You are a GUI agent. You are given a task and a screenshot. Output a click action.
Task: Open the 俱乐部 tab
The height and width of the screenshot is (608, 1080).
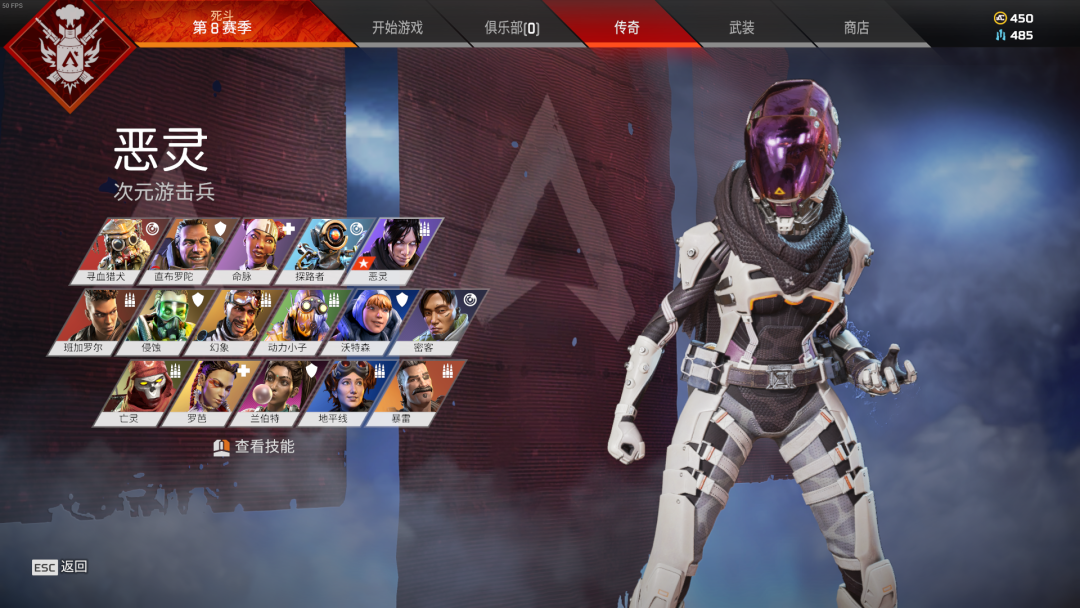[511, 27]
